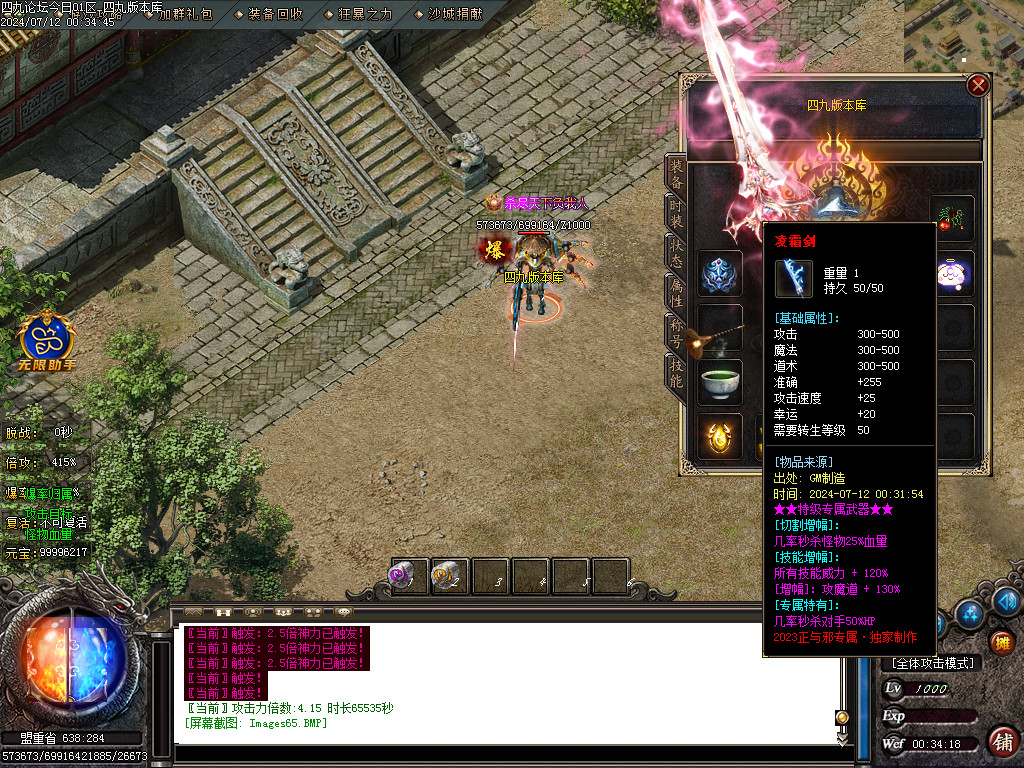This screenshot has width=1024, height=768.
Task: Show the 称号 tab
Action: click(x=676, y=332)
